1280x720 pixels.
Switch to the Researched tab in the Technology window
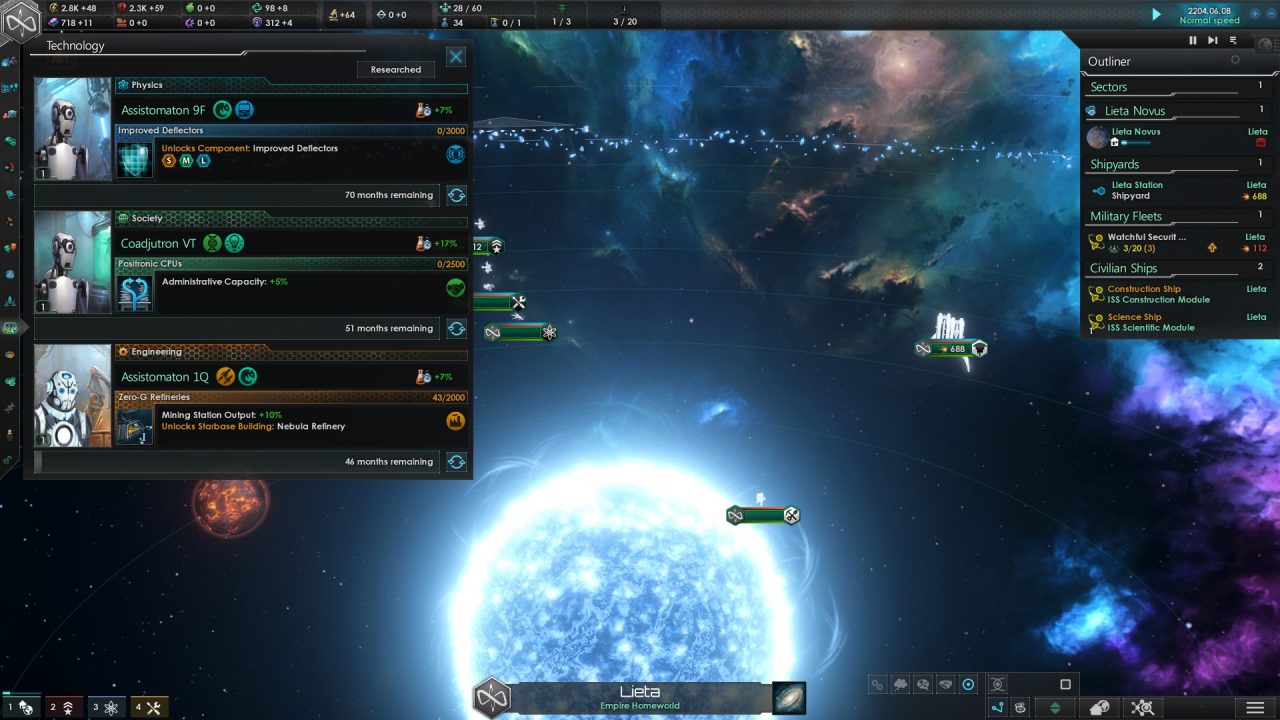coord(395,69)
